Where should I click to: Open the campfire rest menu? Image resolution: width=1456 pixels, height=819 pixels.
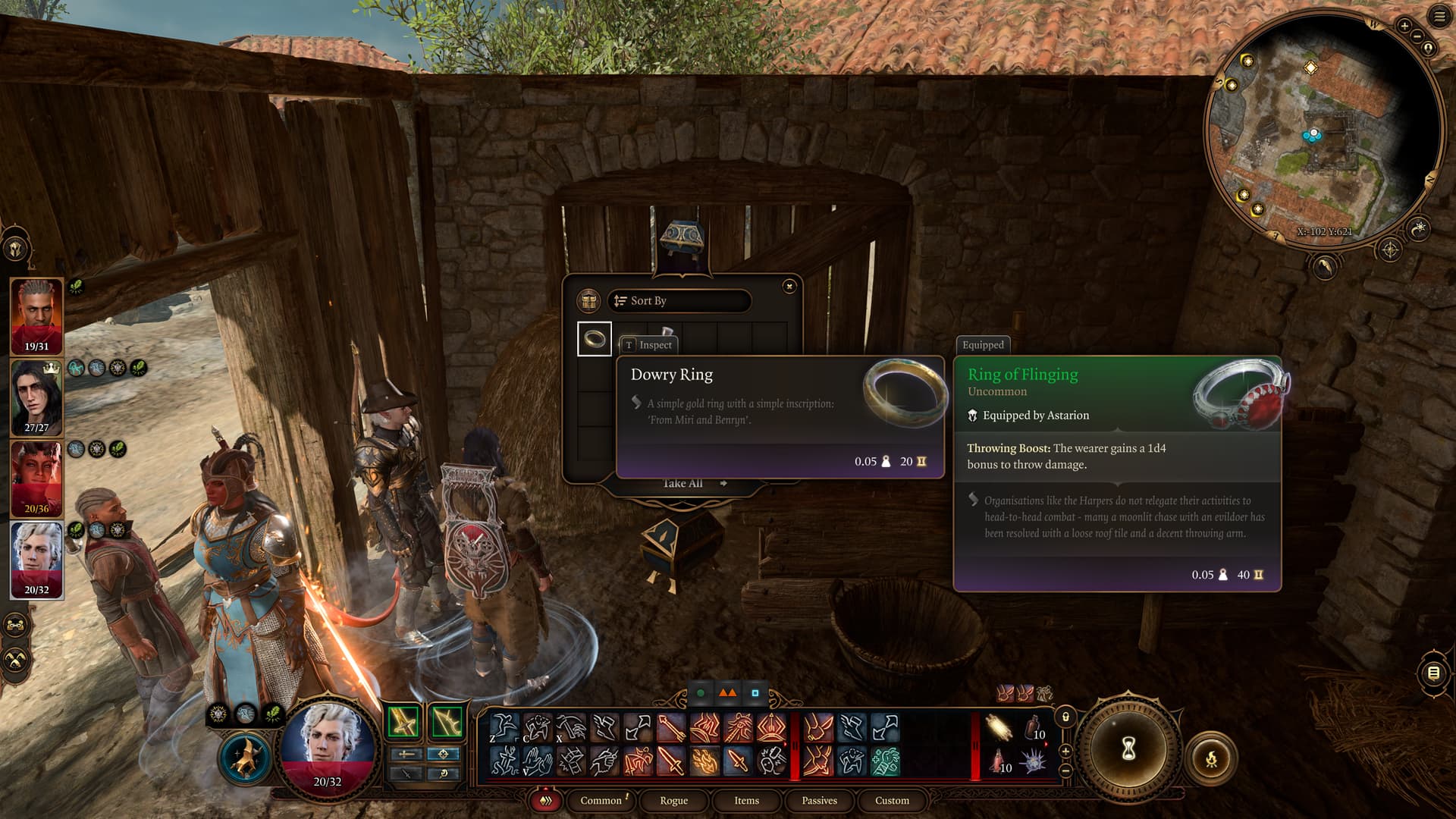click(1211, 758)
